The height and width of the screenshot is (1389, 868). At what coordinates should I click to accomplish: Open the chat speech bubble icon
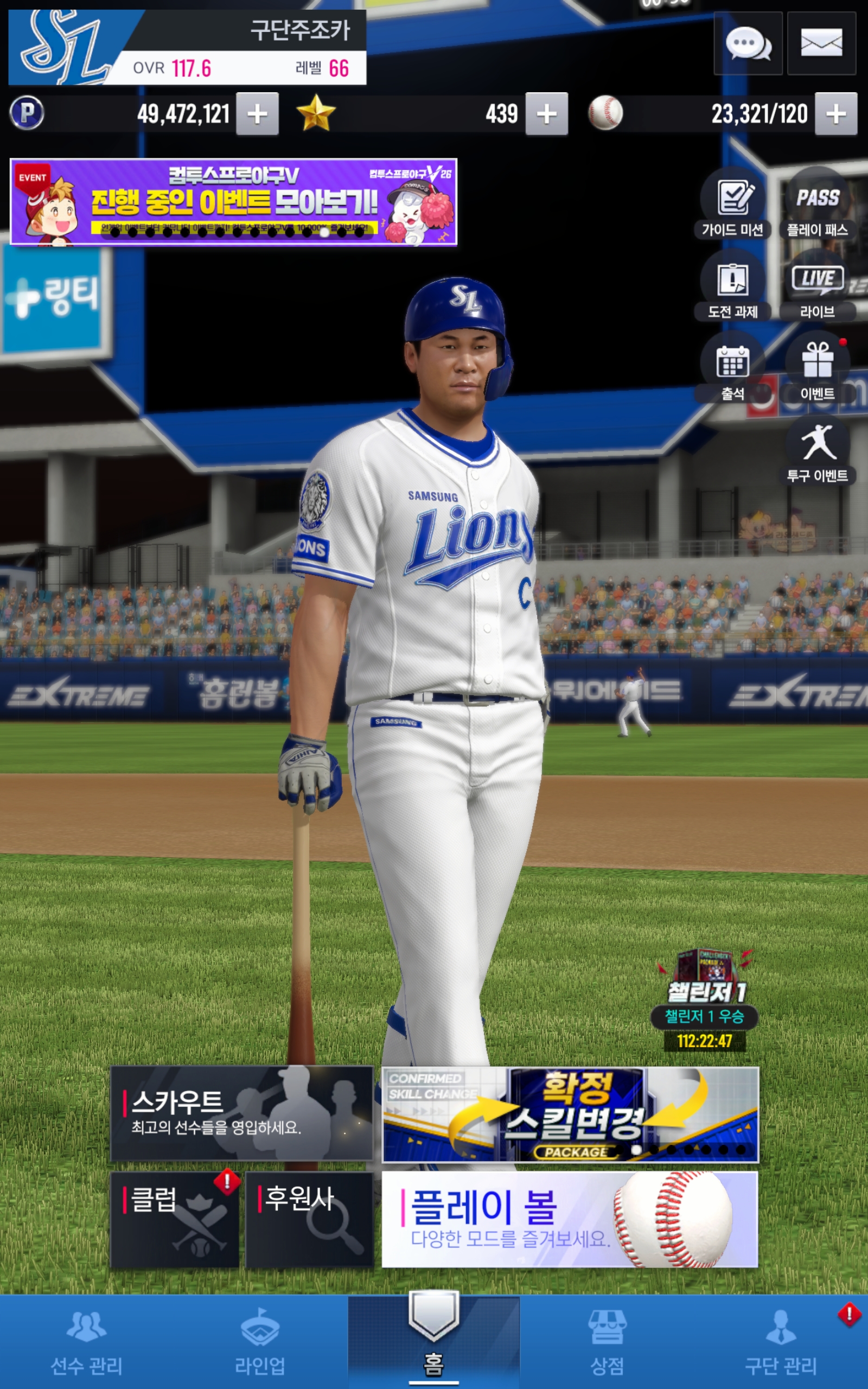point(748,43)
